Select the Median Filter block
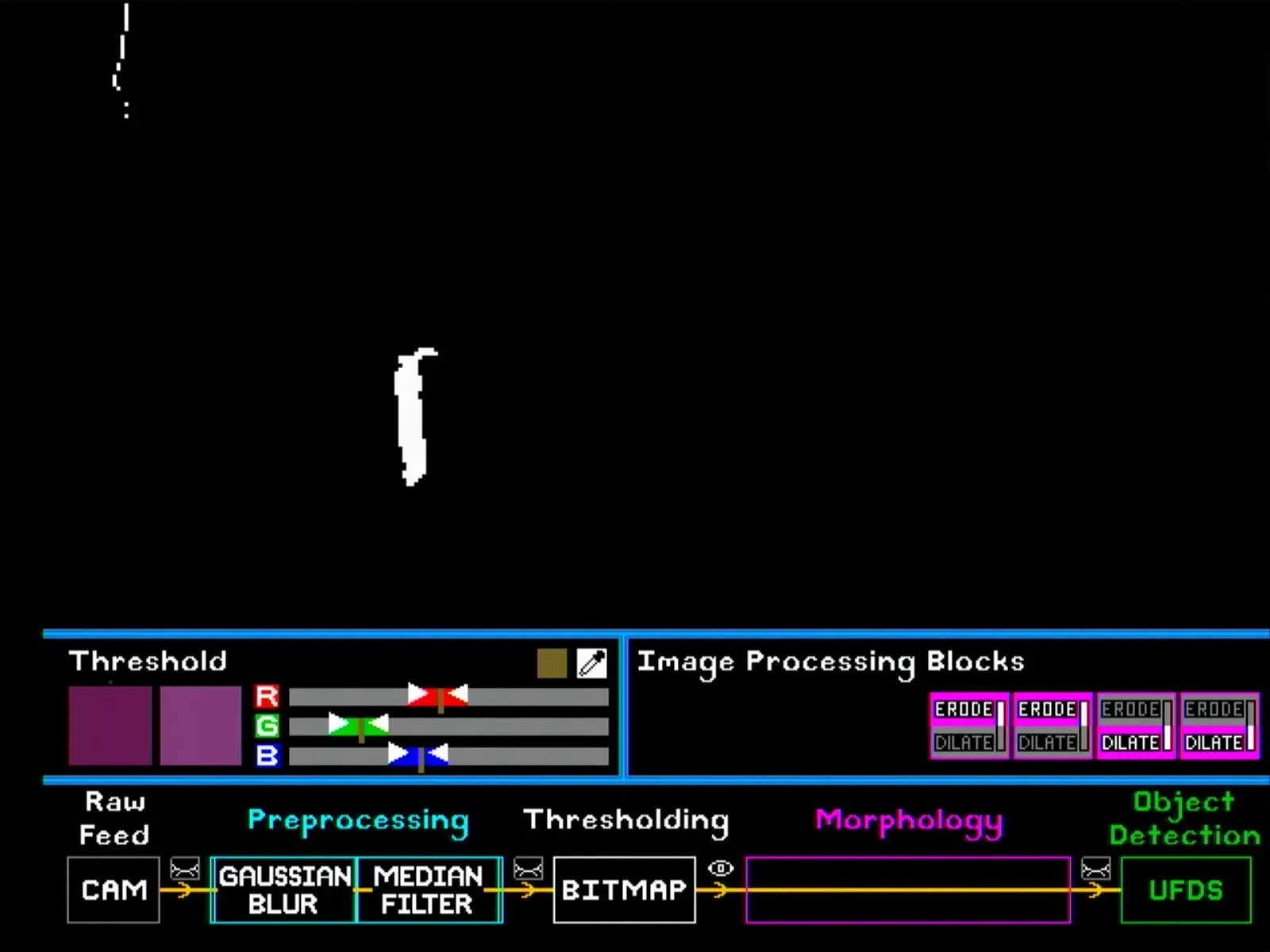Viewport: 1270px width, 952px height. (429, 890)
